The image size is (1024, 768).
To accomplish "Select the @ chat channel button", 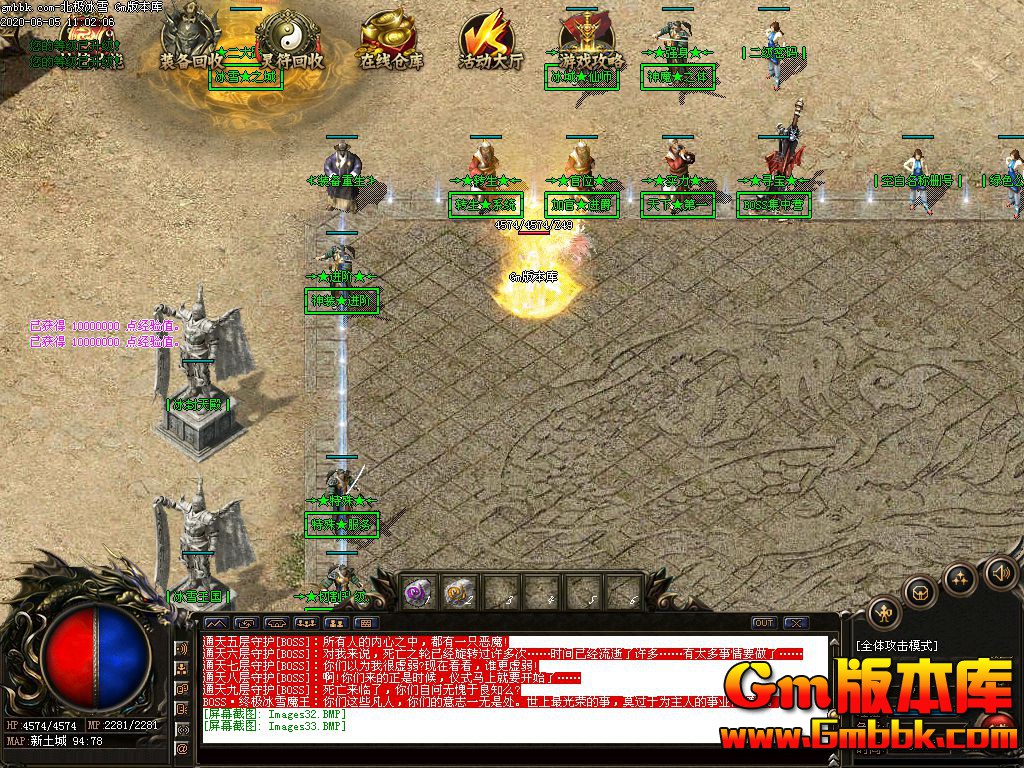I will click(182, 748).
